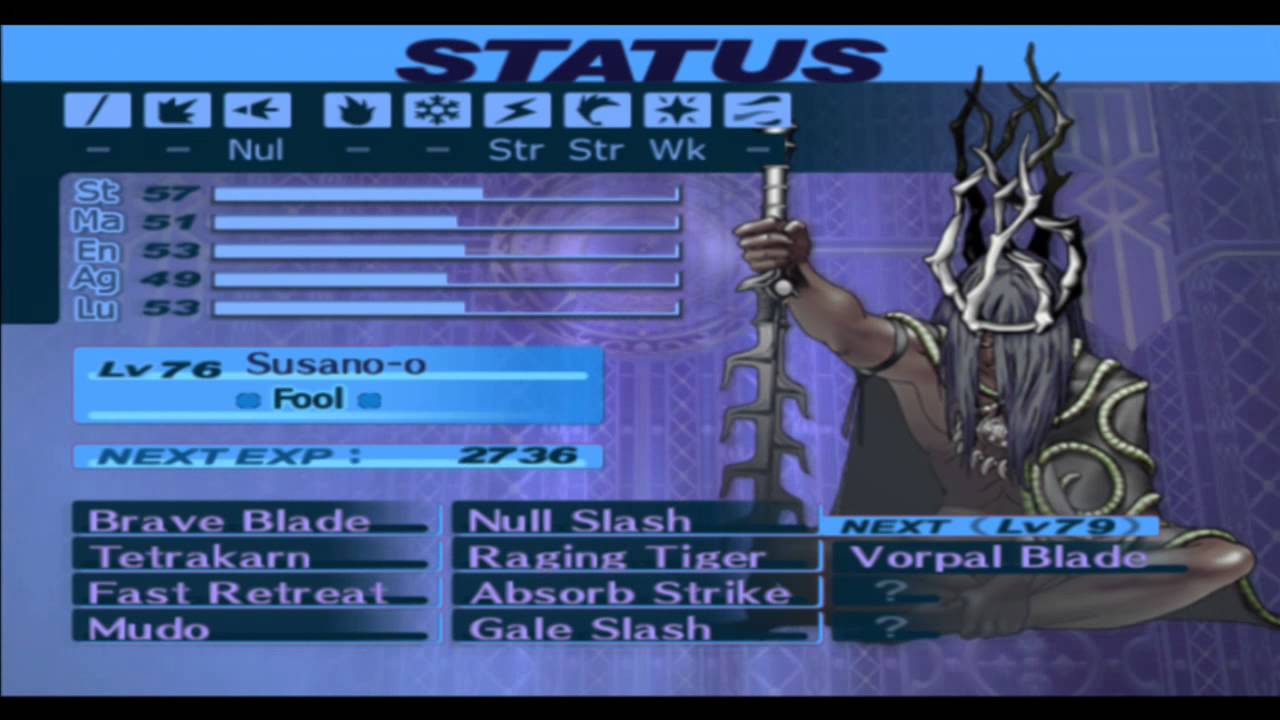Select the Vorpal Blade upcoming skill
Viewport: 1280px width, 720px height.
998,557
